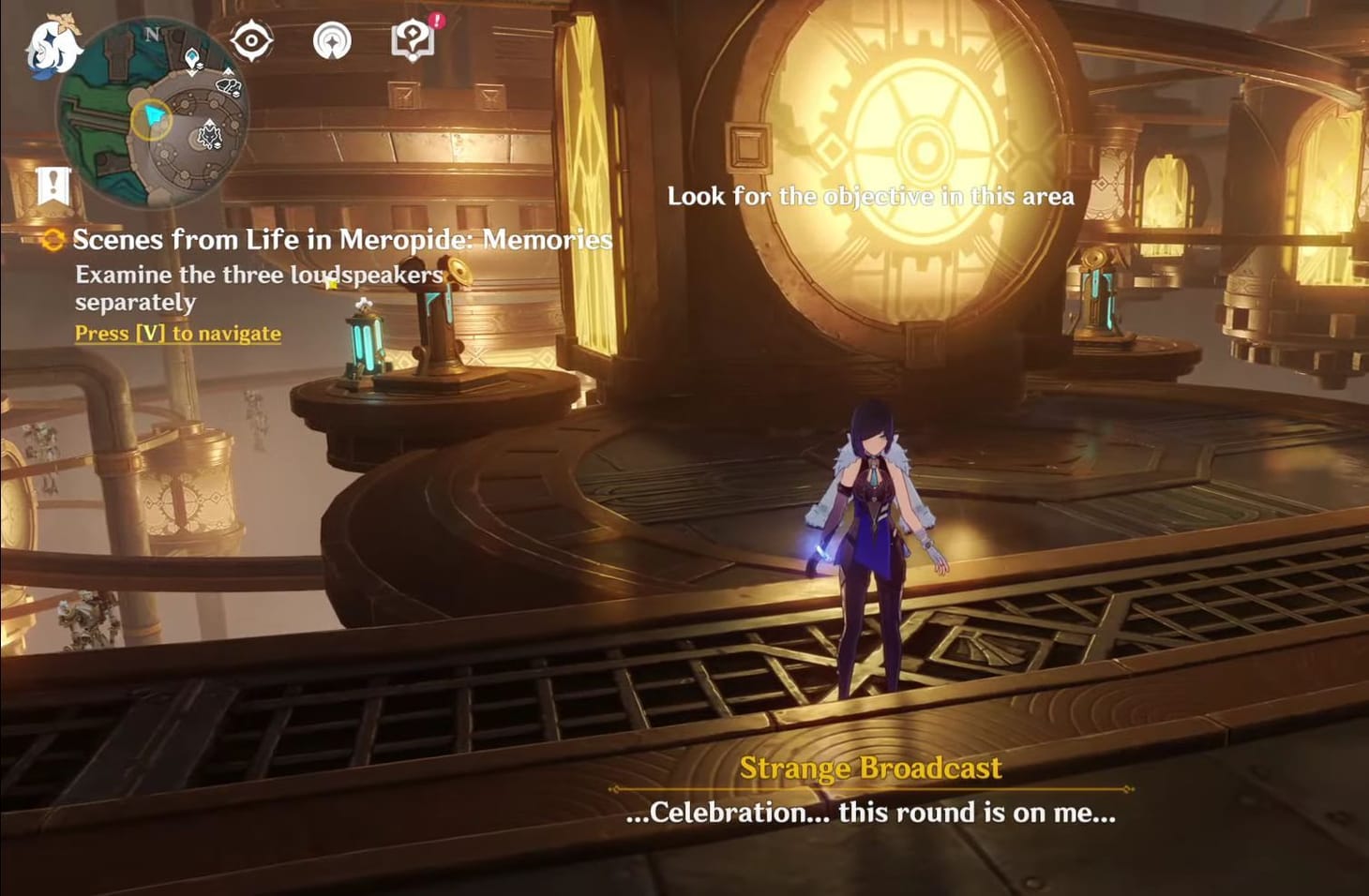This screenshot has width=1369, height=896.
Task: Select 'Scenes from Life in Meropide: Memories' quest
Action: [341, 241]
